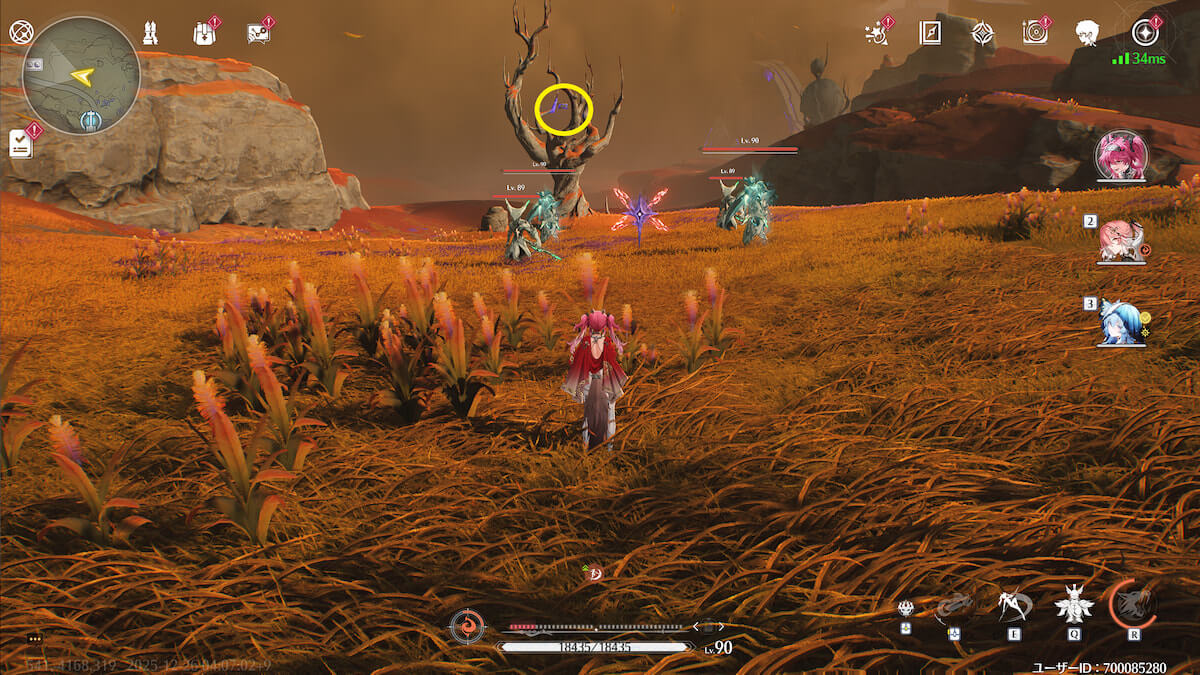Open the party popper events icon
Image resolution: width=1200 pixels, height=675 pixels.
[x=877, y=33]
